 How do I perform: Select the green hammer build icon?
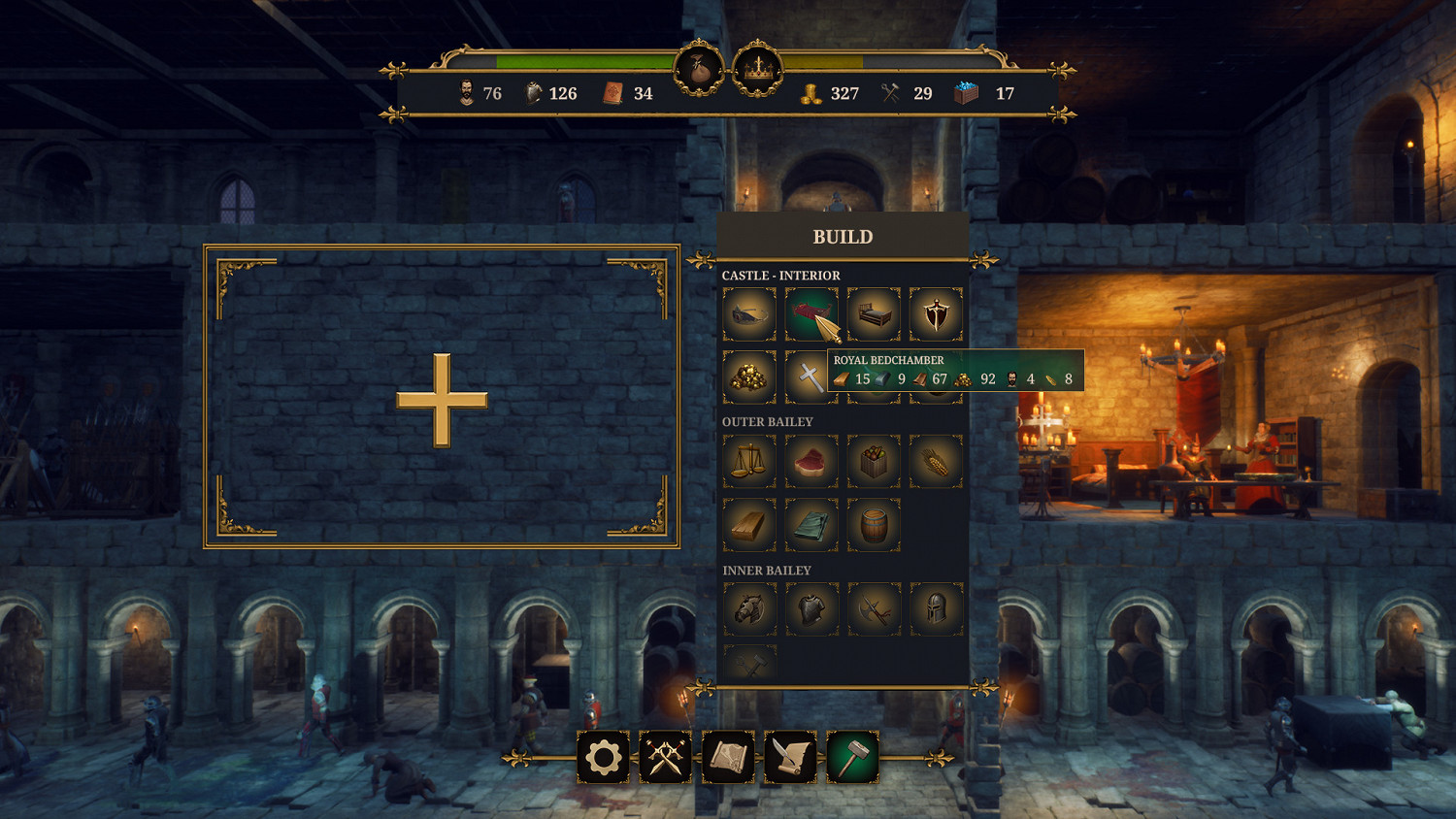tap(851, 759)
